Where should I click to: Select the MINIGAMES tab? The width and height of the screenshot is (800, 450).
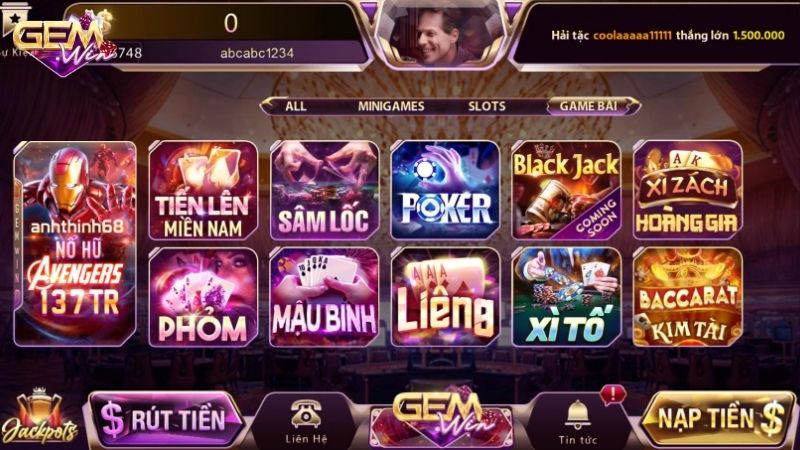click(x=391, y=106)
